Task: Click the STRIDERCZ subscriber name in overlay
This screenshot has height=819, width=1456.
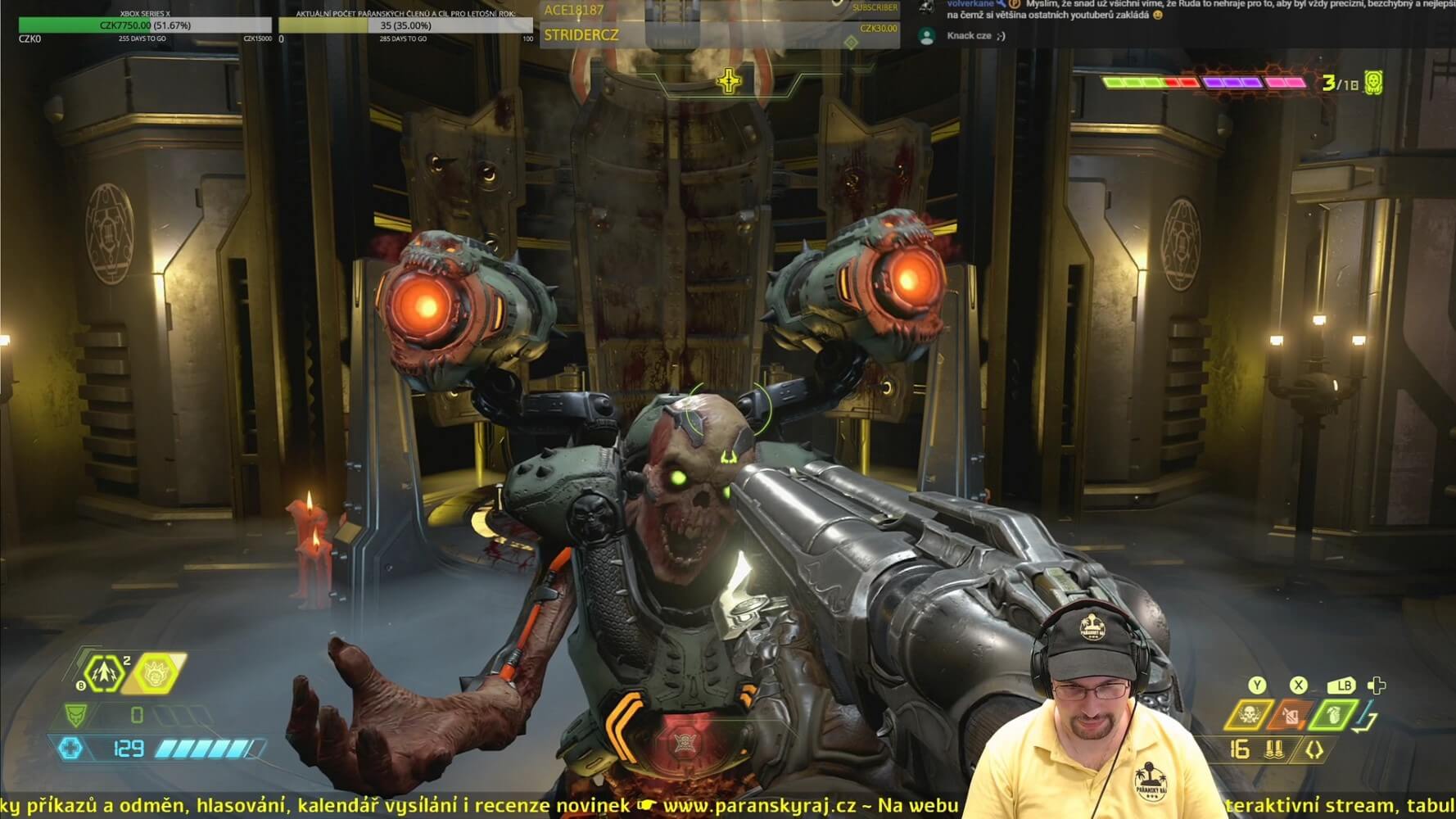Action: (581, 35)
